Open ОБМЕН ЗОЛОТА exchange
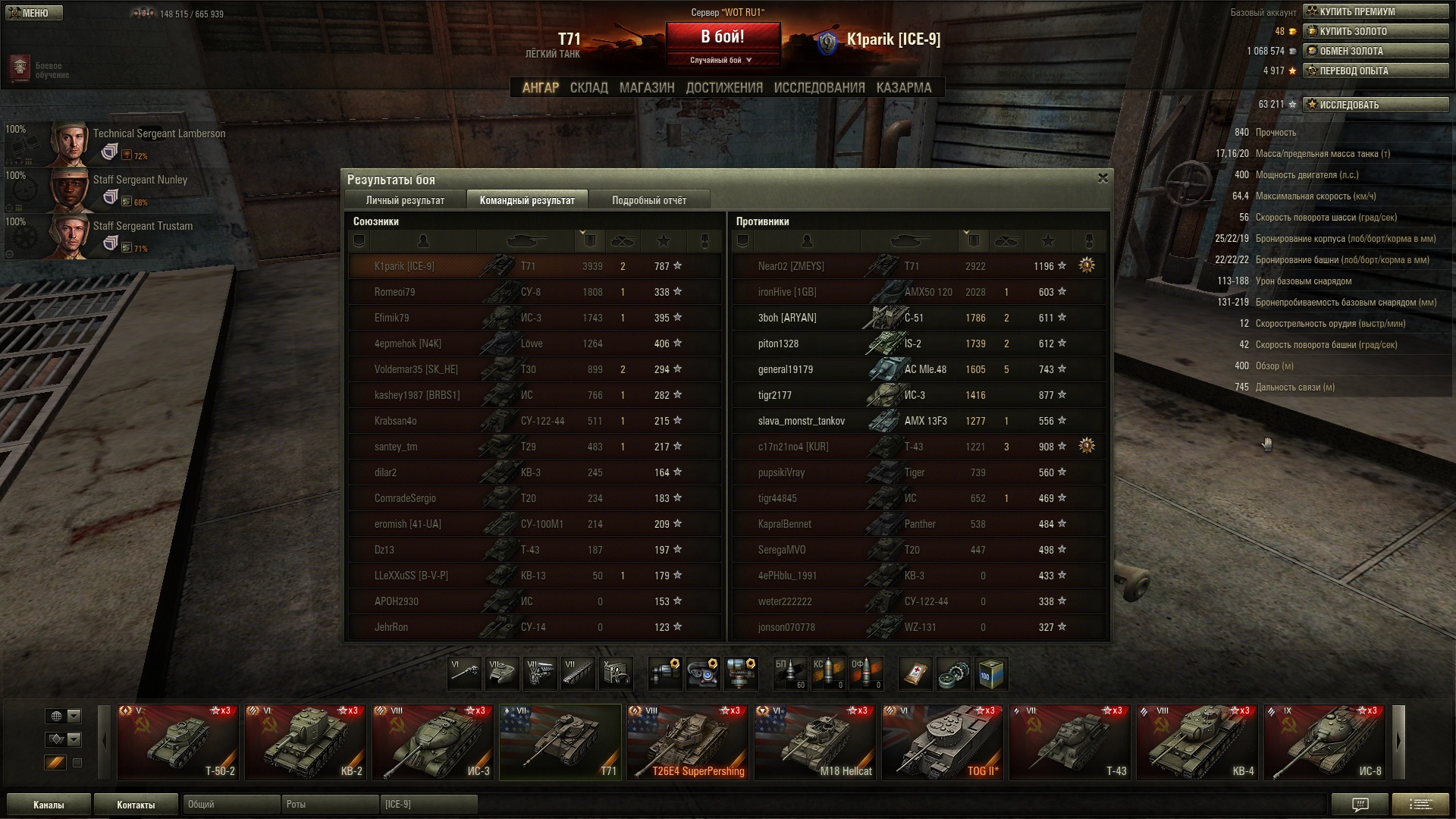 click(x=1375, y=51)
